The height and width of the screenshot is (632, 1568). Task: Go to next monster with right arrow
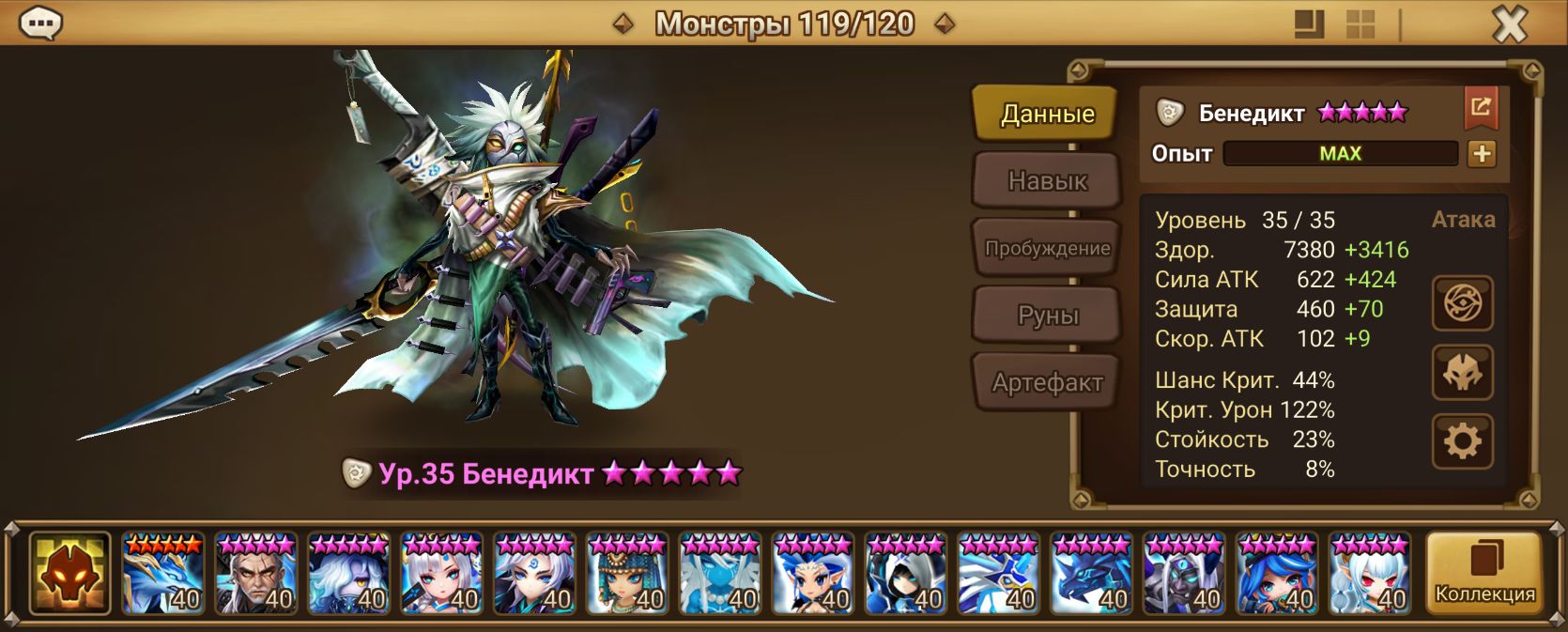tap(945, 23)
